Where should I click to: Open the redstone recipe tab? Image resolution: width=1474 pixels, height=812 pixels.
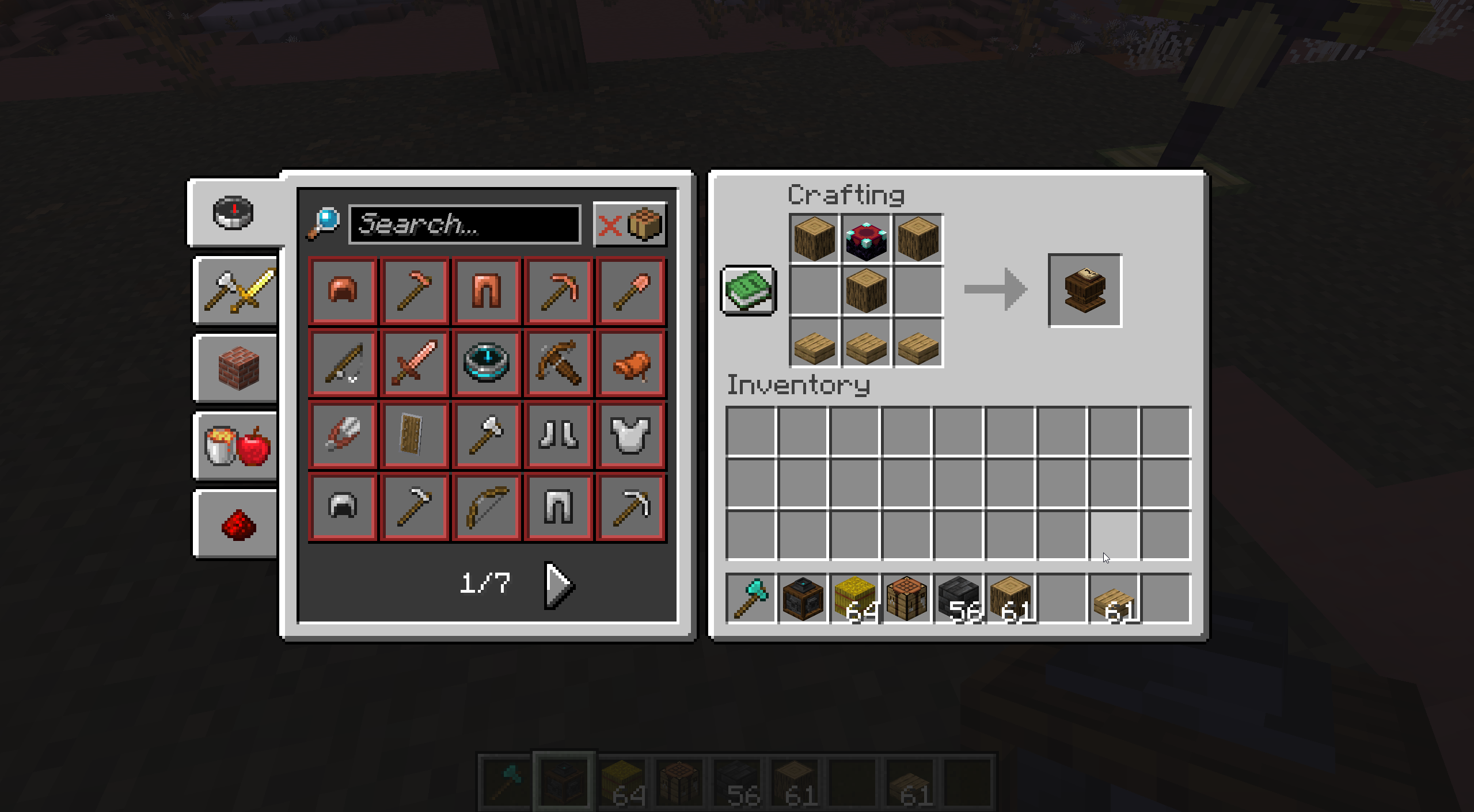click(x=237, y=524)
